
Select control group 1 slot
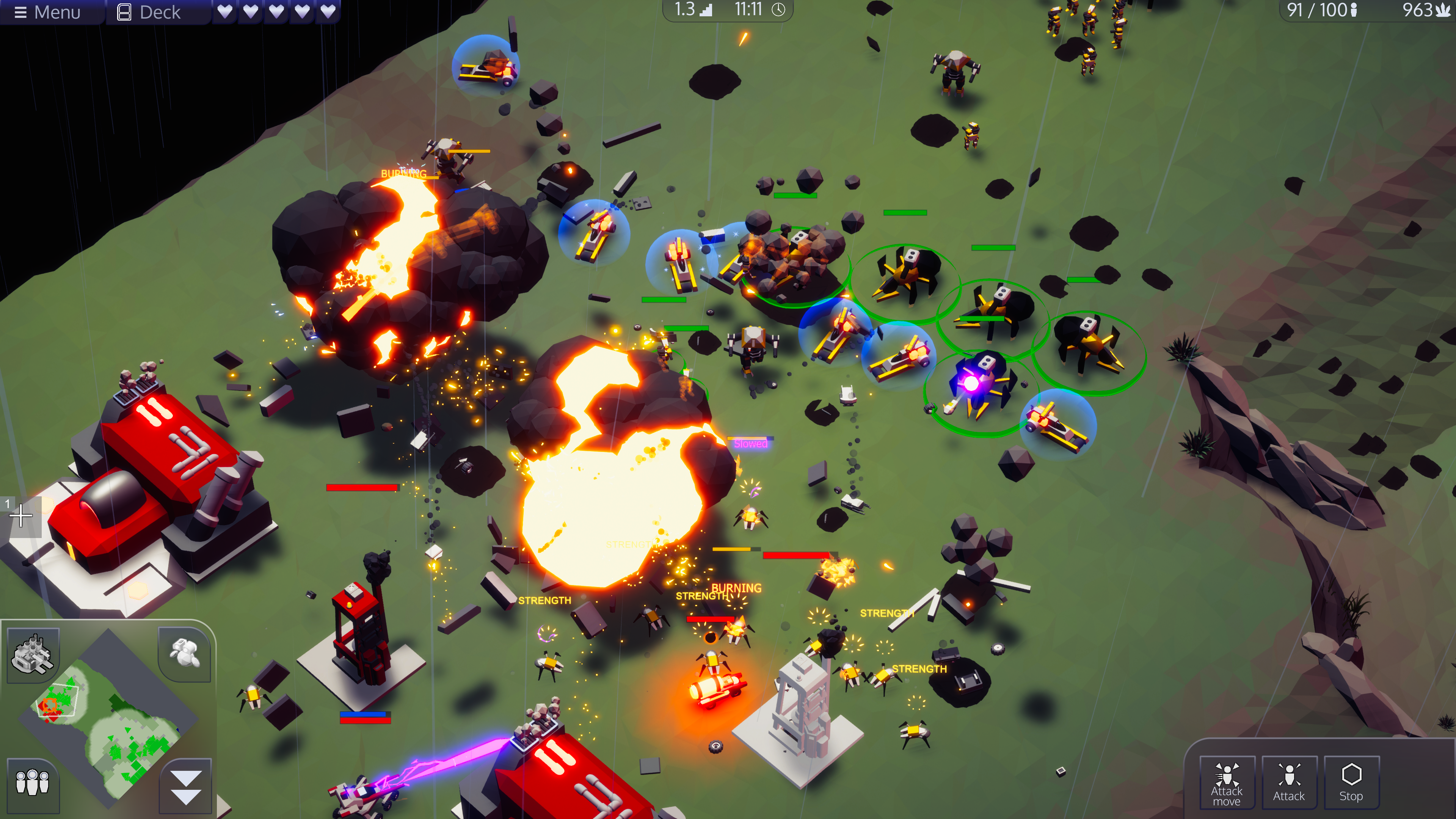20,516
